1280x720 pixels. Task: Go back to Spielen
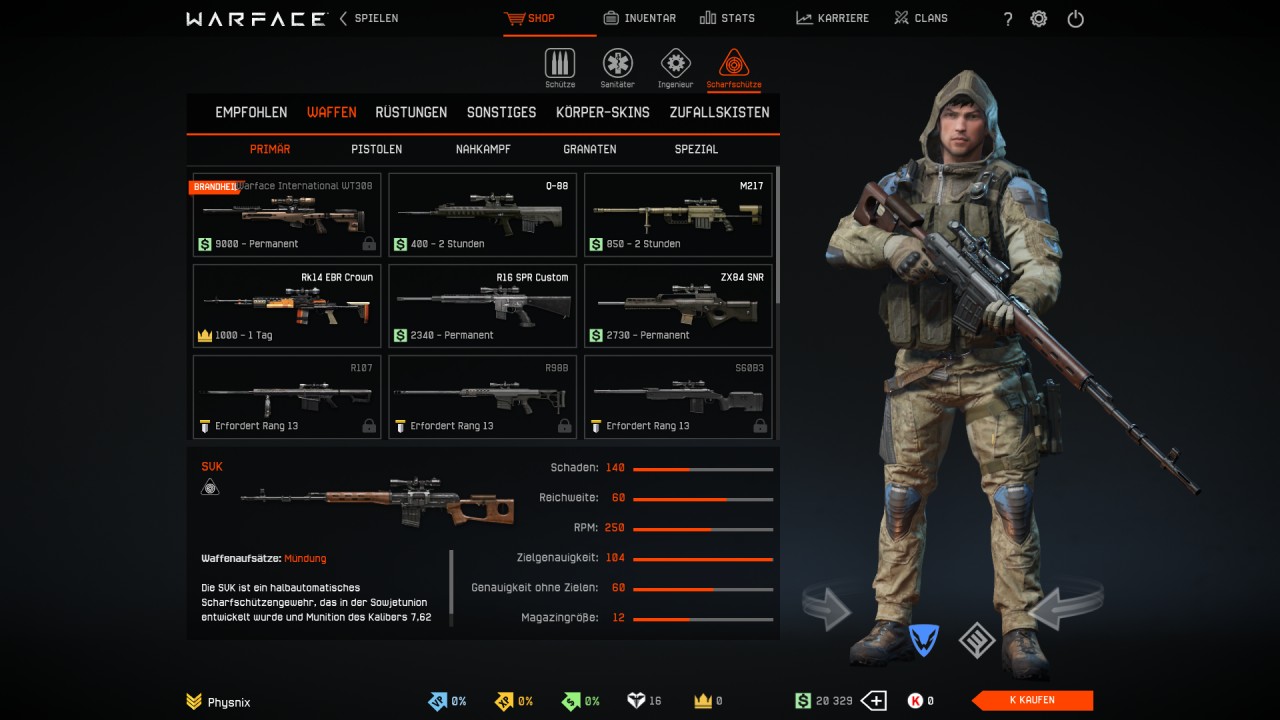pos(369,18)
